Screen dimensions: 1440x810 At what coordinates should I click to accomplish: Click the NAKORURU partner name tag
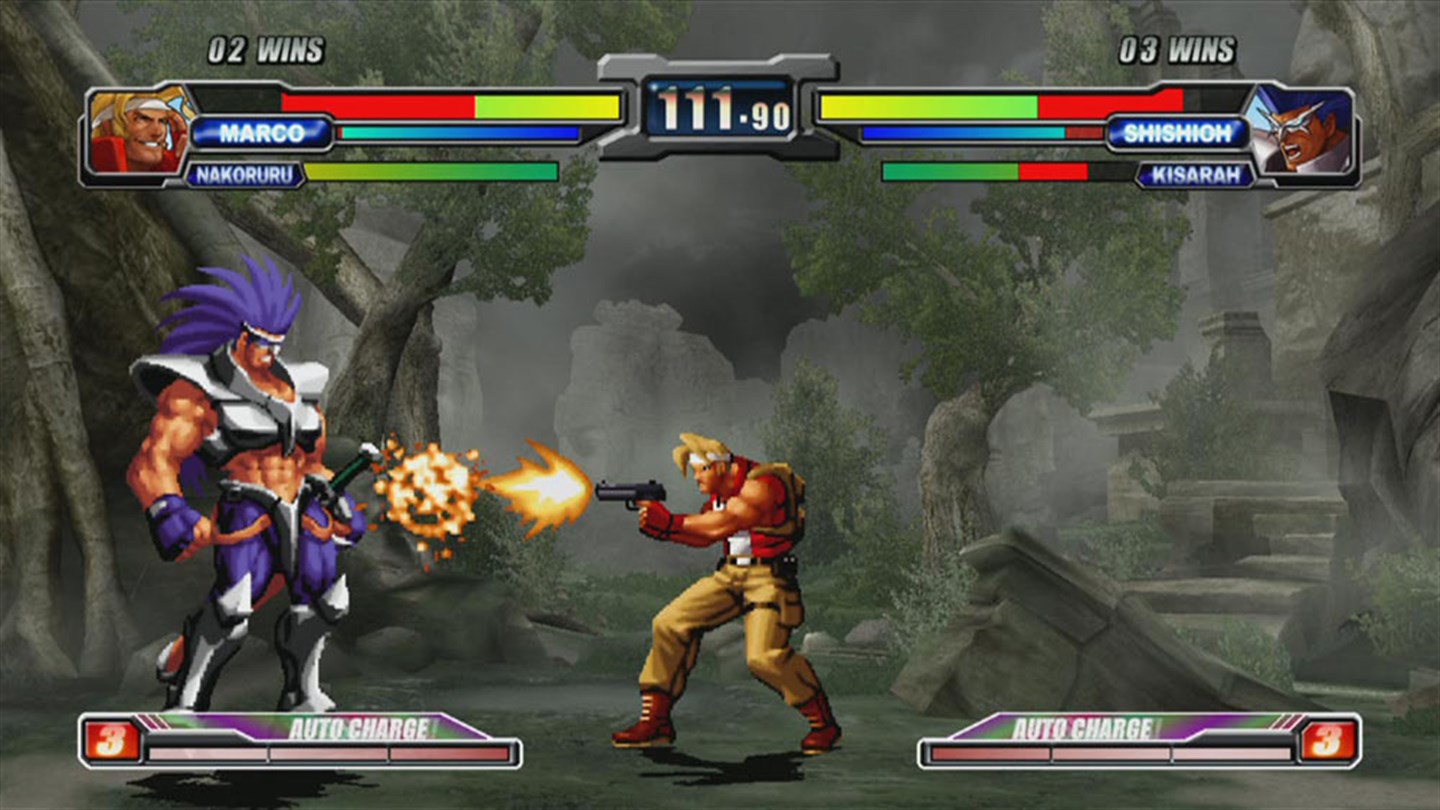click(x=247, y=171)
